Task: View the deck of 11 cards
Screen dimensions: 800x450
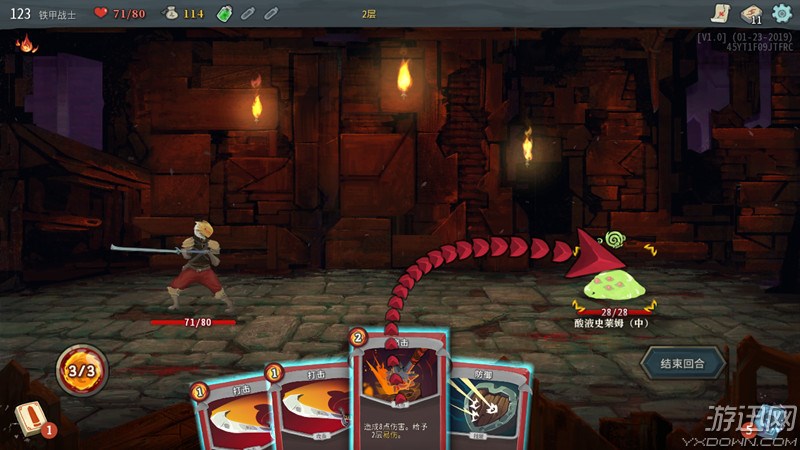Action: point(750,13)
